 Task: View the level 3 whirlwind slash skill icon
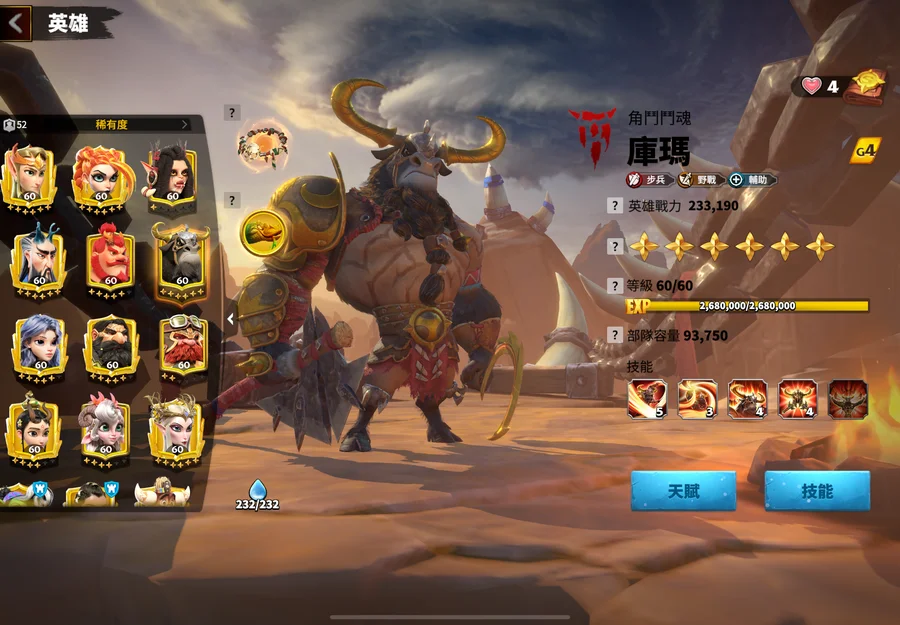pyautogui.click(x=697, y=398)
